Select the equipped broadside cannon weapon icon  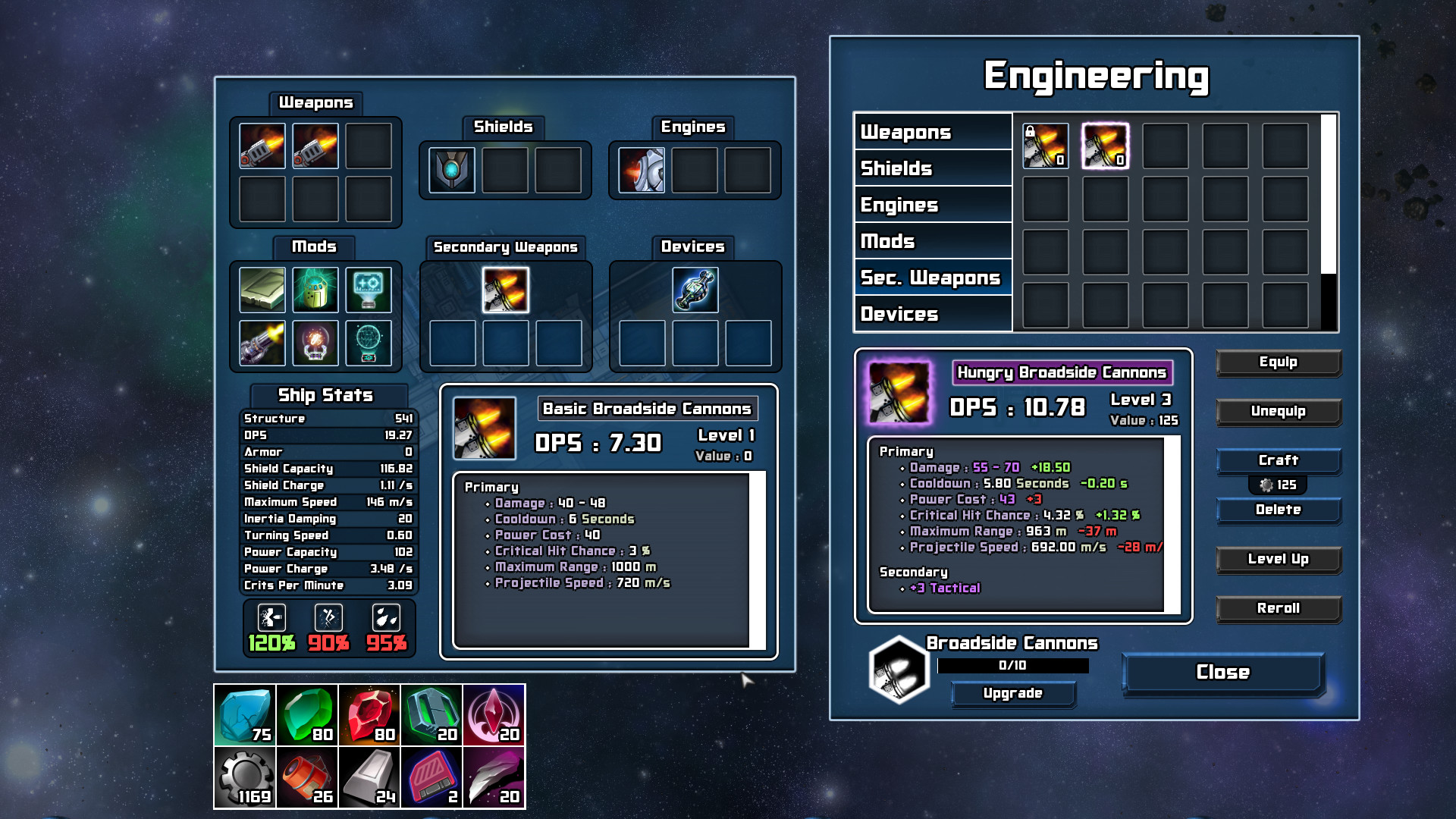[x=262, y=145]
